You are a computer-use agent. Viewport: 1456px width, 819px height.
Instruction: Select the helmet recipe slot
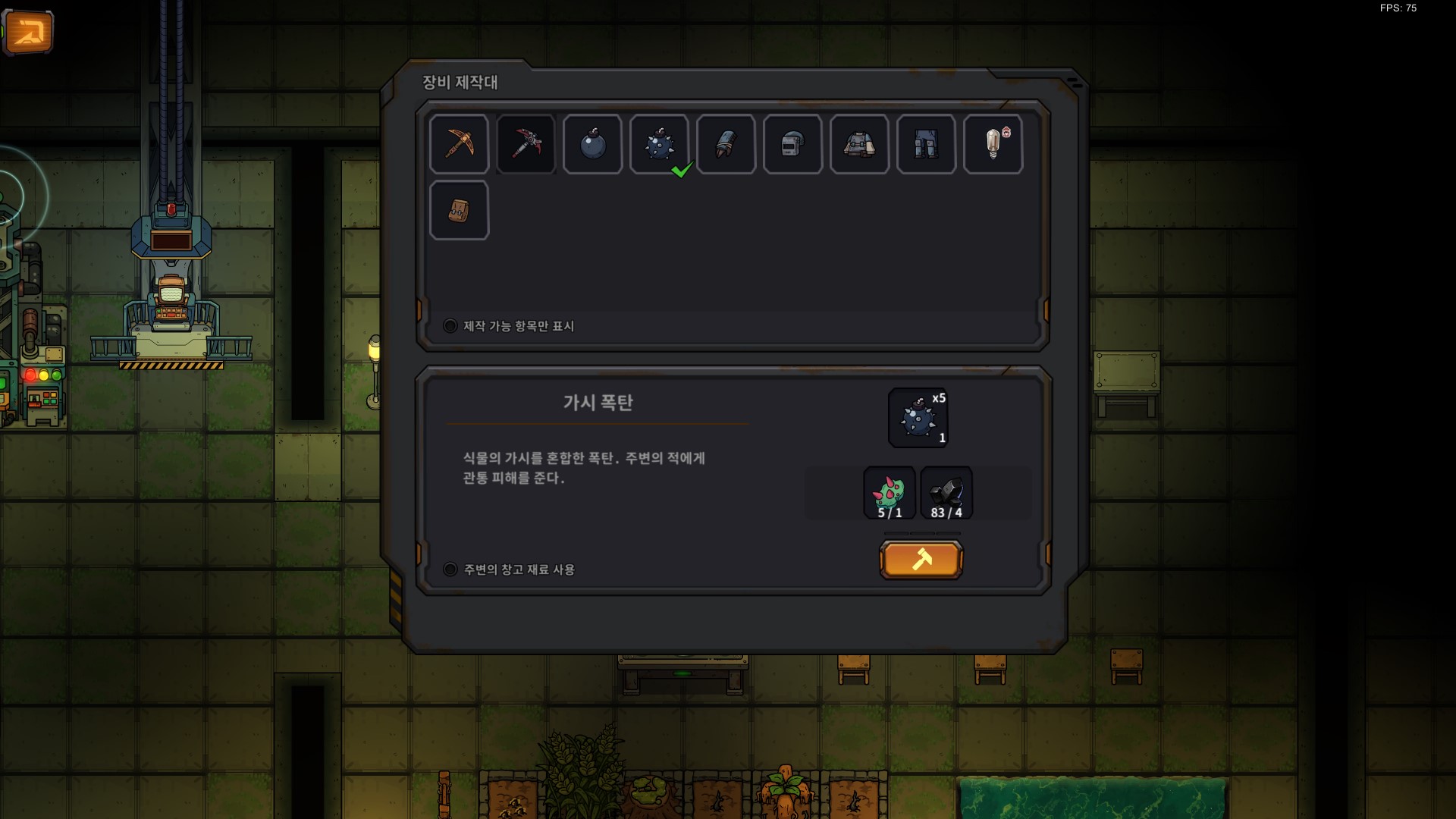pos(792,144)
